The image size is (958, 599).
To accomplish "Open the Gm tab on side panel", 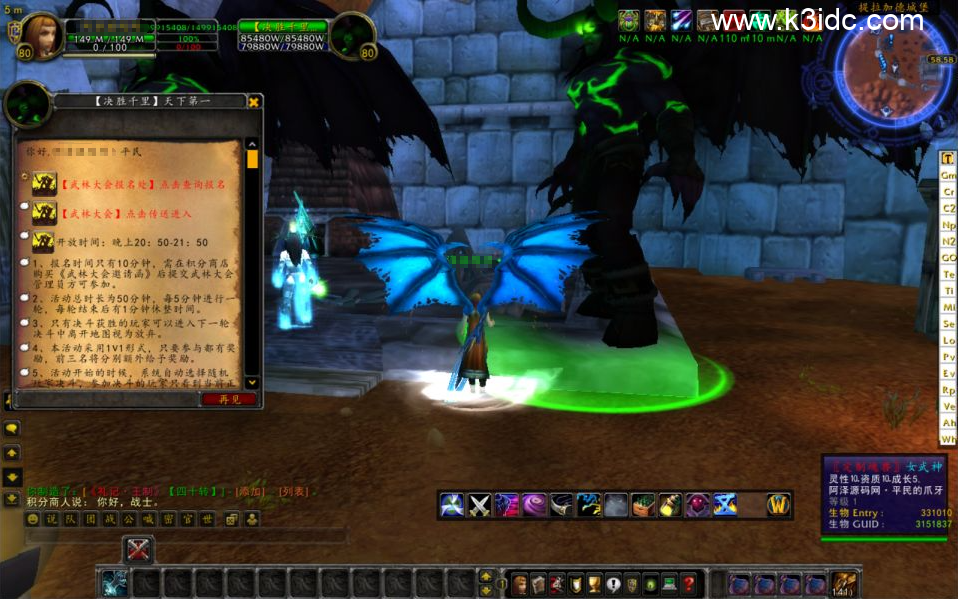I will coord(948,175).
